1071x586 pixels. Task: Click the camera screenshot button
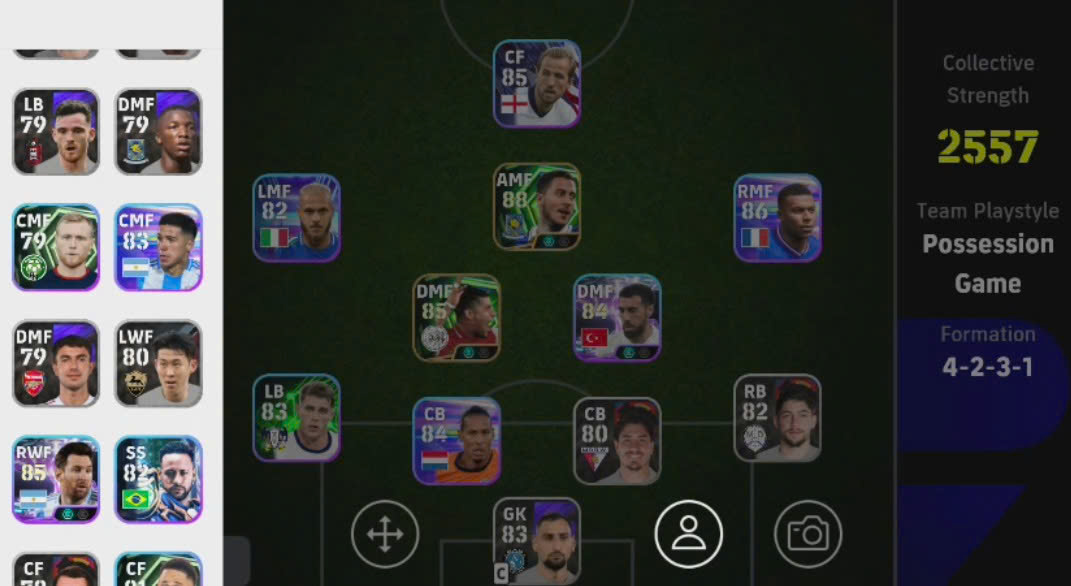808,534
